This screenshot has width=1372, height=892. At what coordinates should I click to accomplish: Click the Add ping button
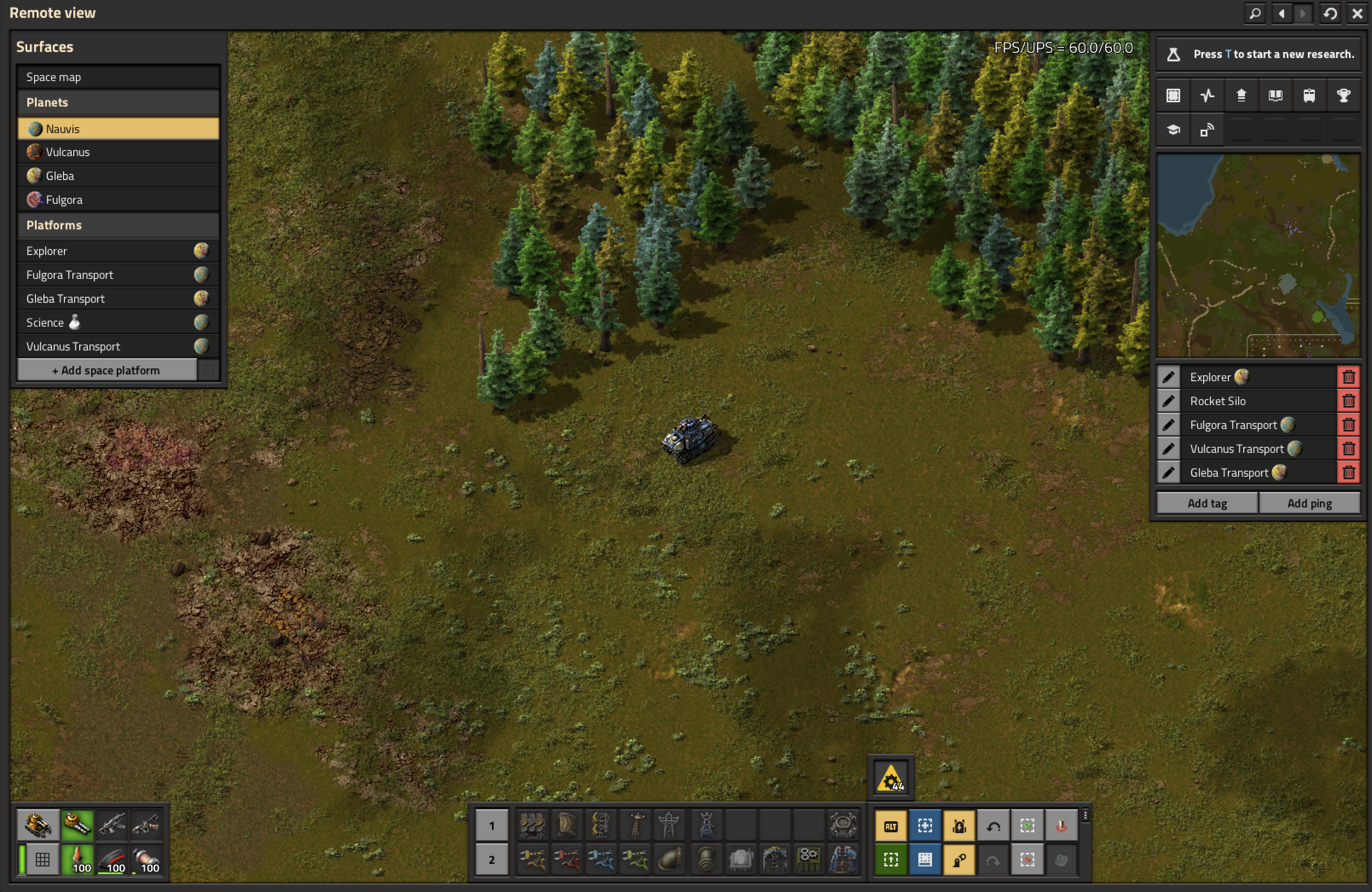[1309, 504]
